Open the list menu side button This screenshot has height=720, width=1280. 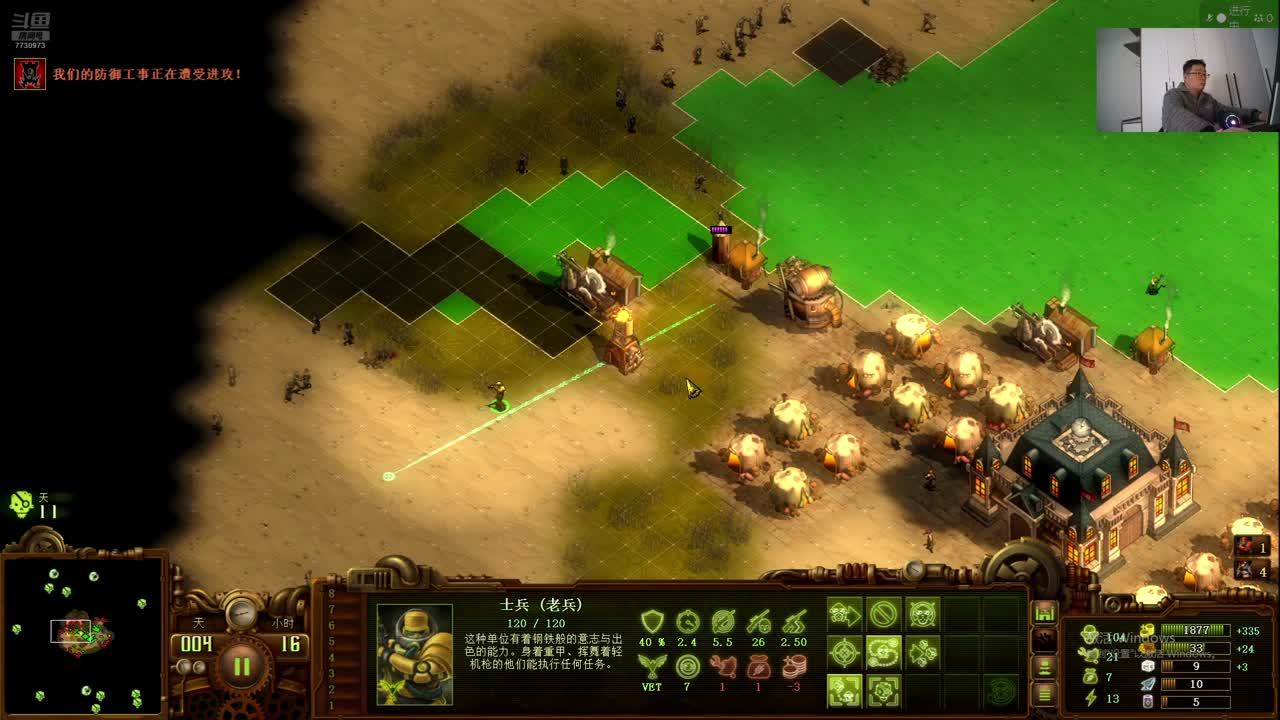[x=1044, y=692]
